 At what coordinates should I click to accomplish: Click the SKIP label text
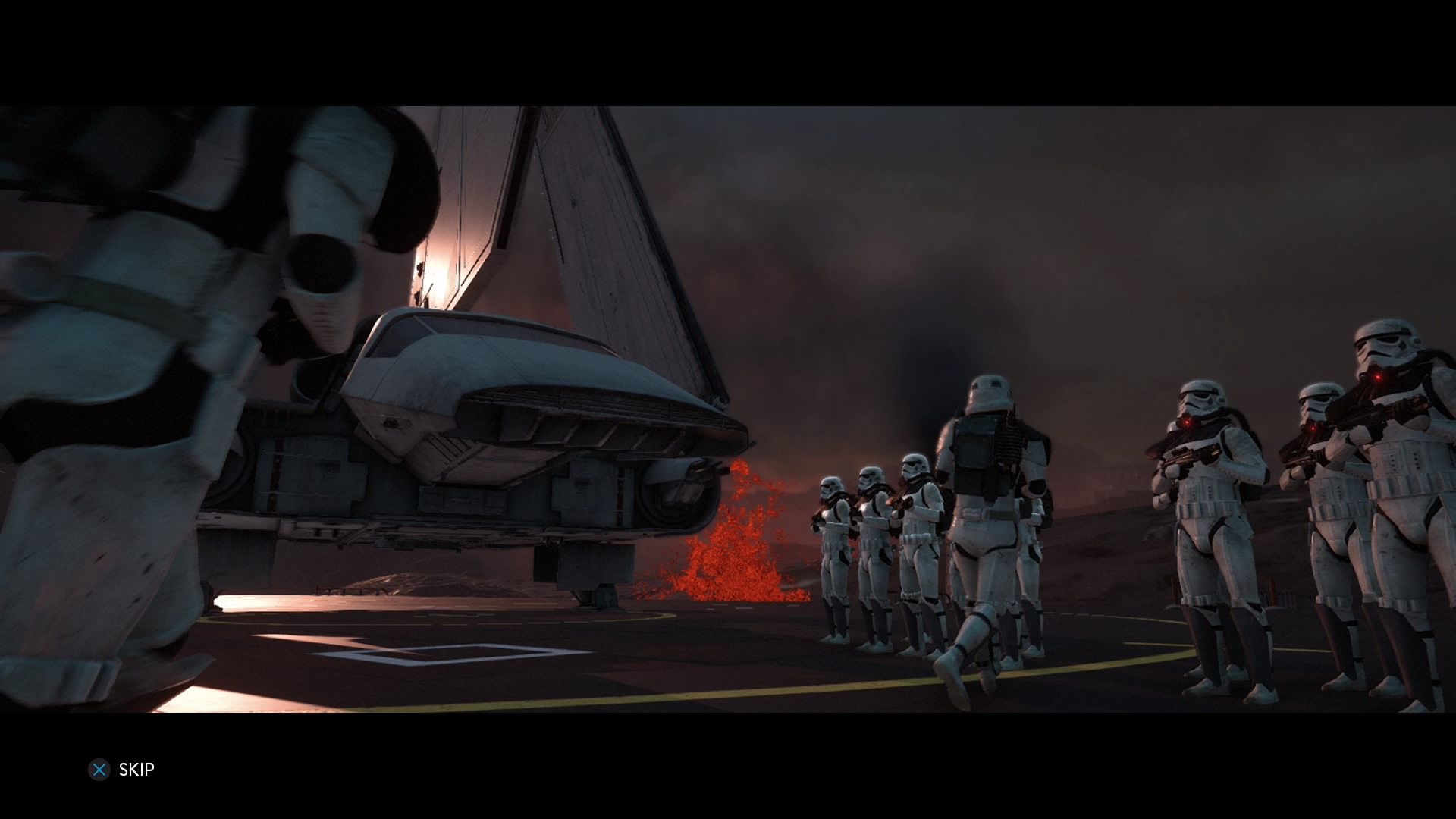pyautogui.click(x=136, y=770)
